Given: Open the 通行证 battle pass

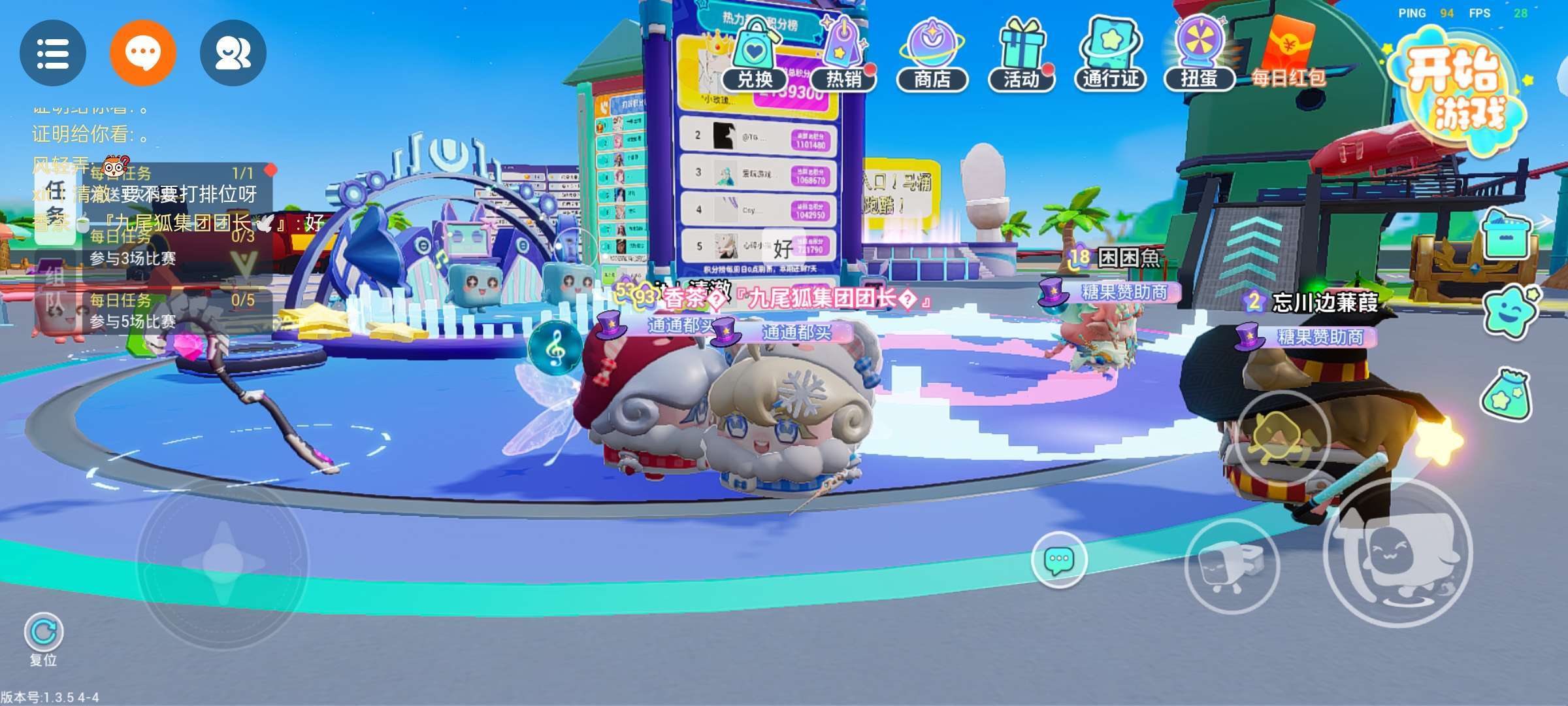Looking at the screenshot, I should [1111, 55].
